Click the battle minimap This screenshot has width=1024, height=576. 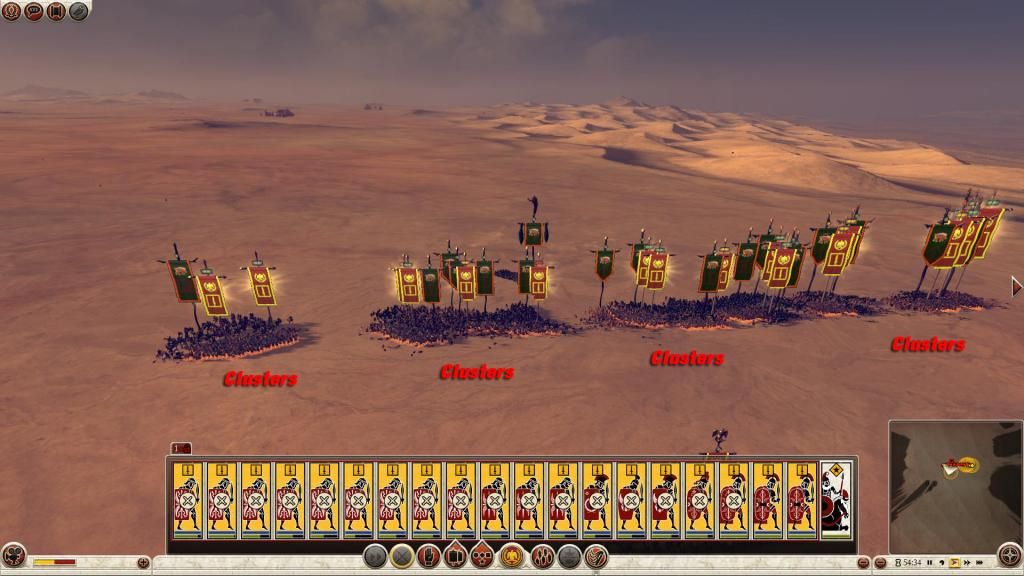point(954,487)
